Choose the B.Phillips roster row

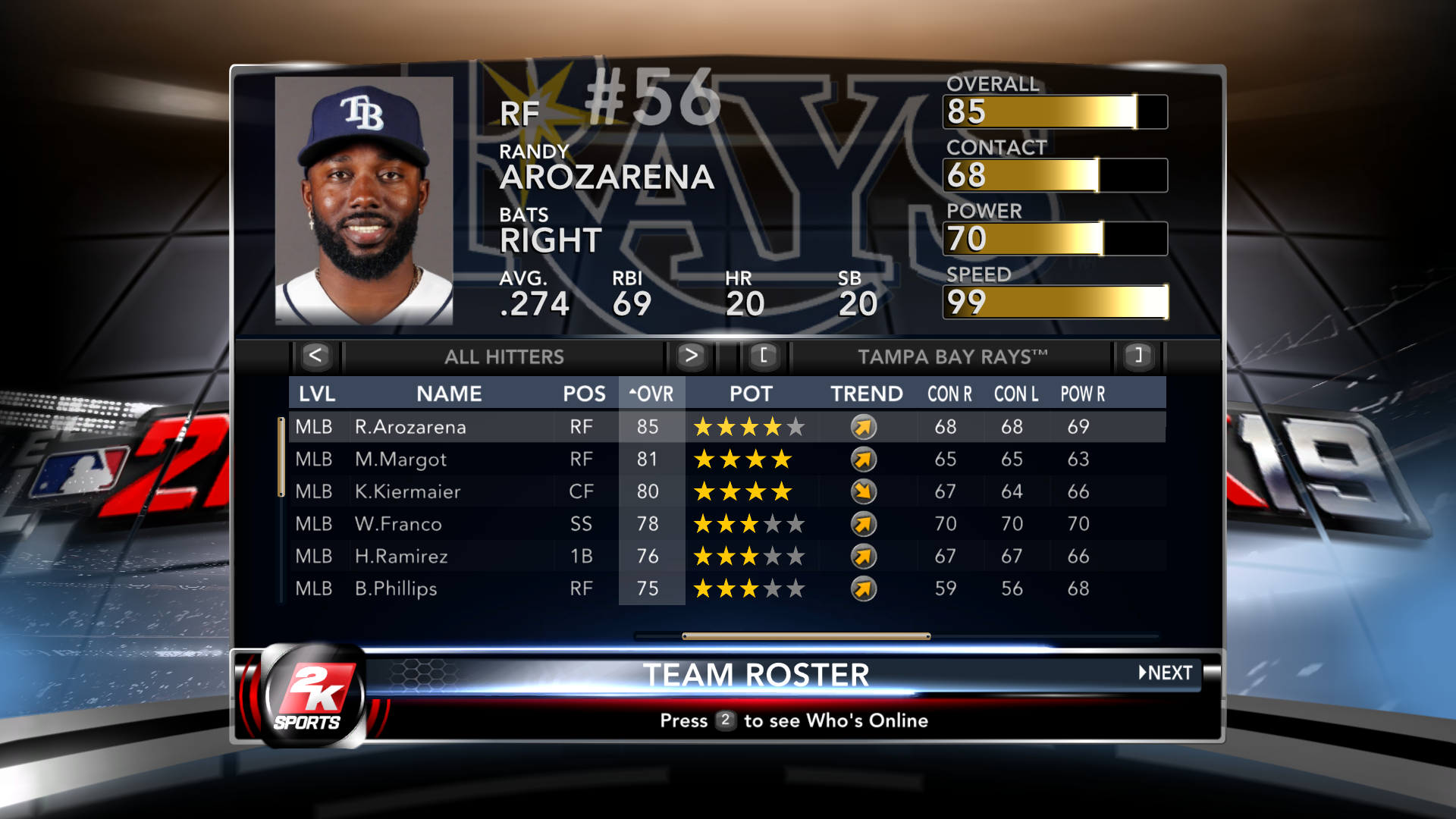tap(396, 588)
